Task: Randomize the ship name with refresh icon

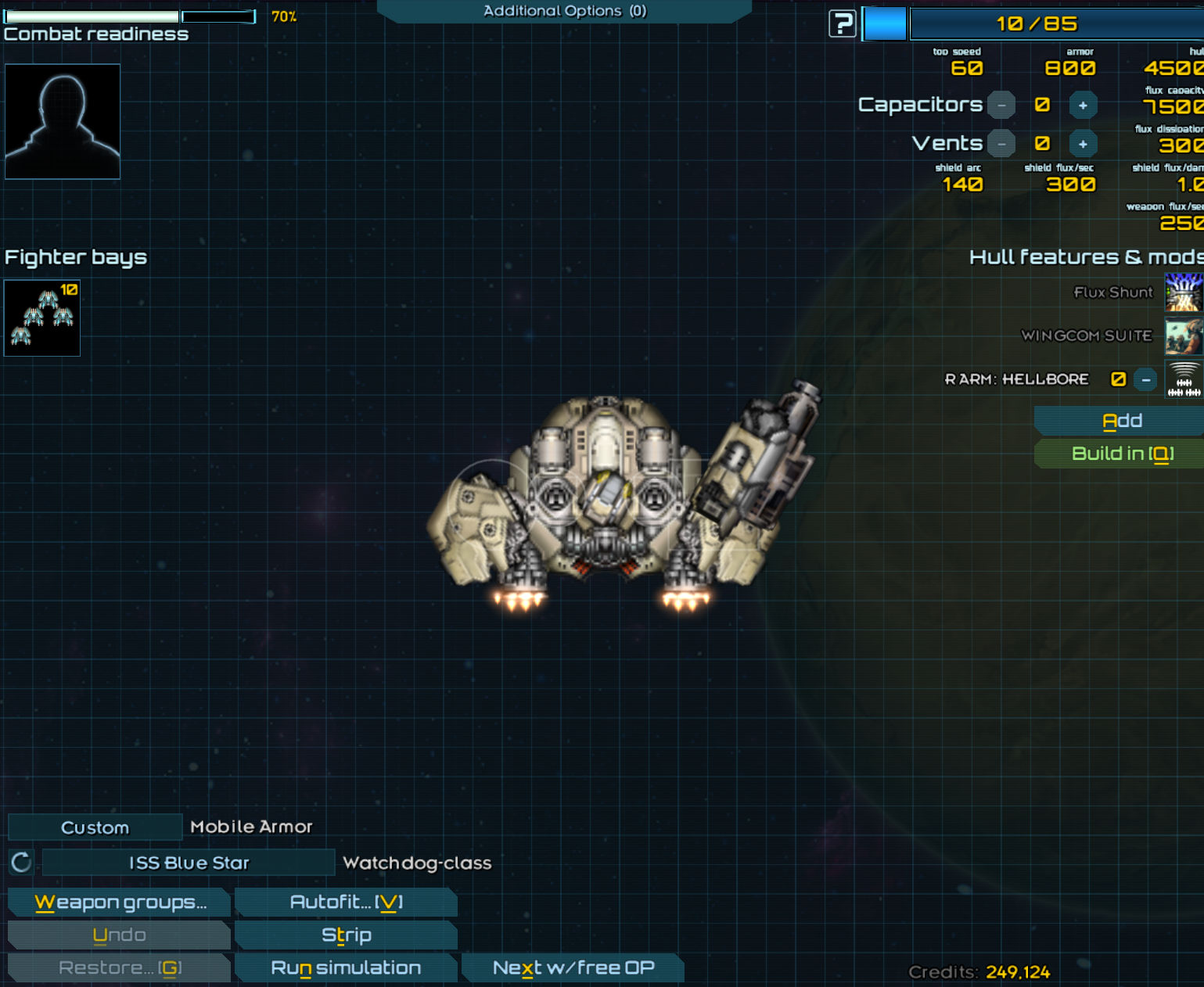Action: pos(21,863)
